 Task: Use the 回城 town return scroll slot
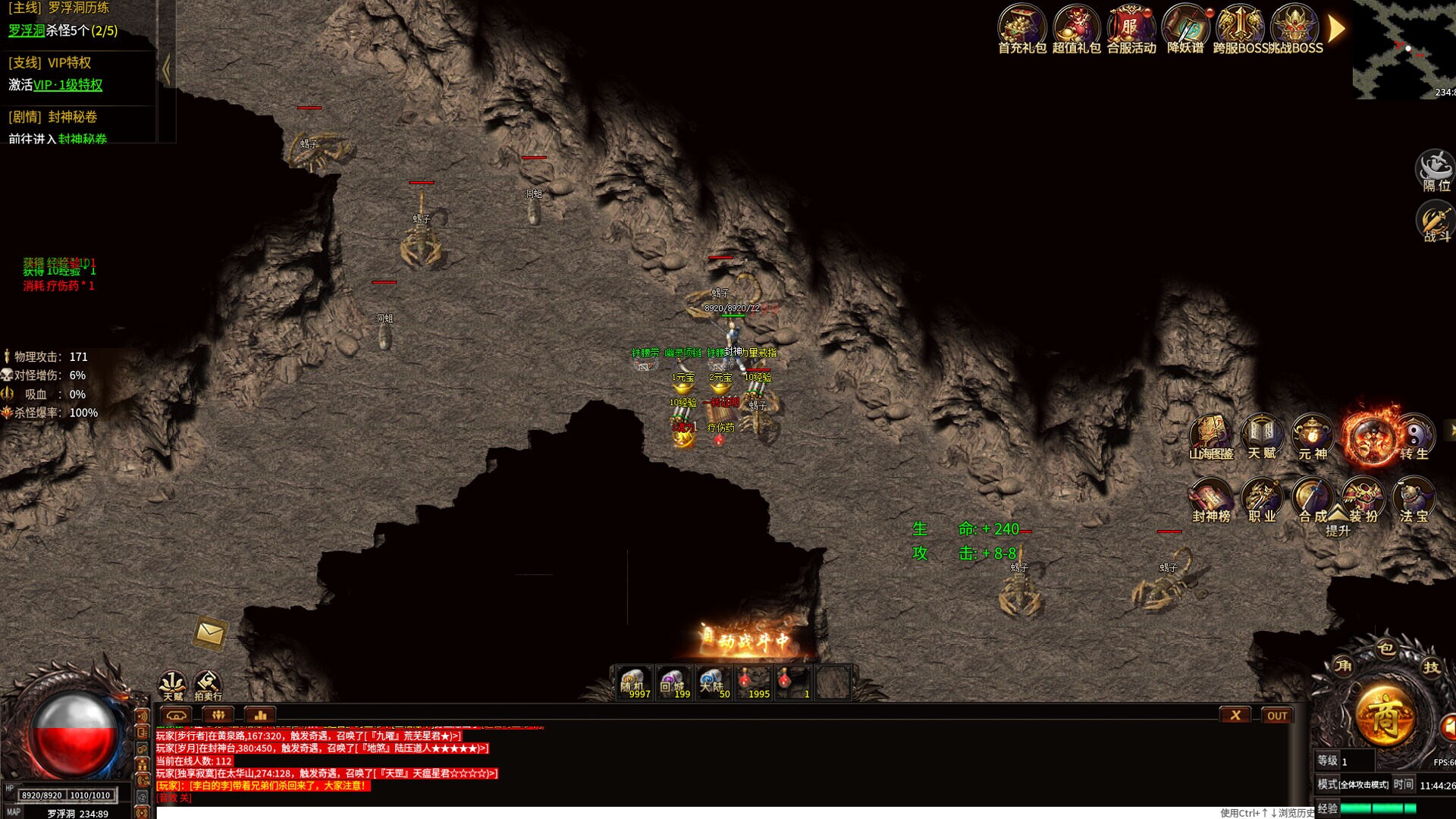click(673, 682)
